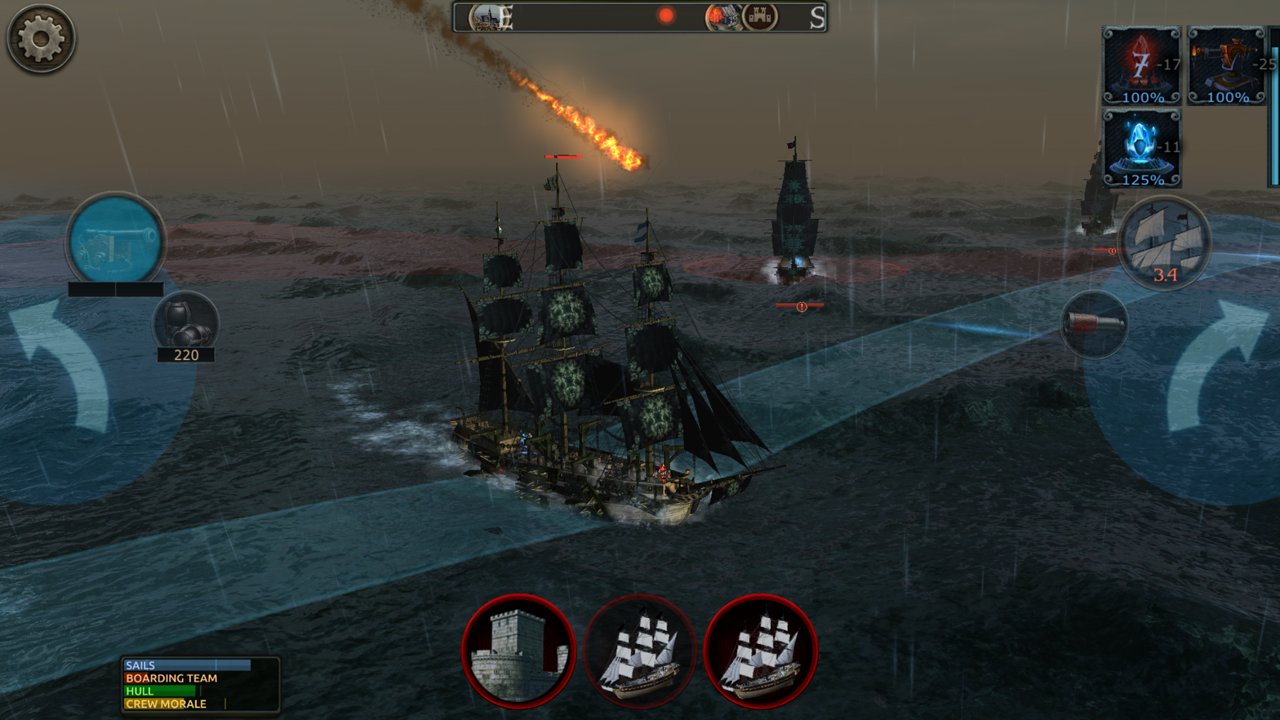The height and width of the screenshot is (720, 1280).
Task: Select the fortress tower target
Action: [x=519, y=650]
